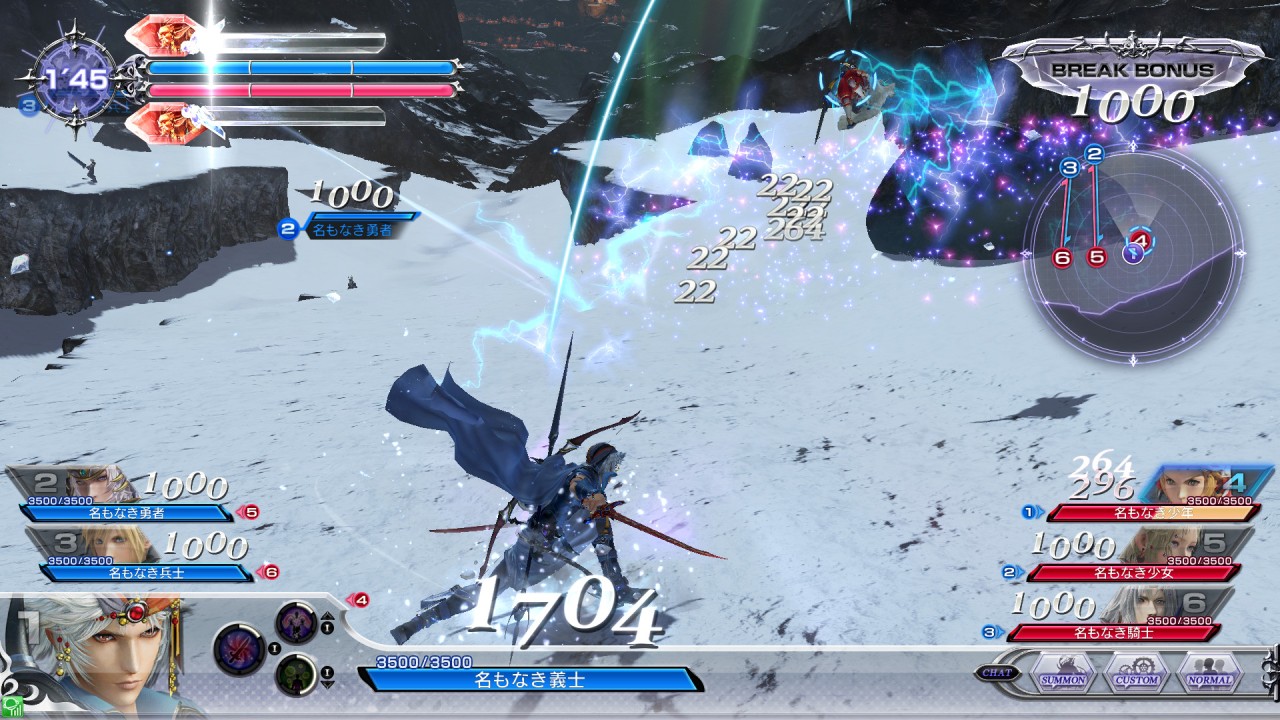The image size is (1280, 720).
Task: Click the network signal icon bottom-left
Action: 12,707
